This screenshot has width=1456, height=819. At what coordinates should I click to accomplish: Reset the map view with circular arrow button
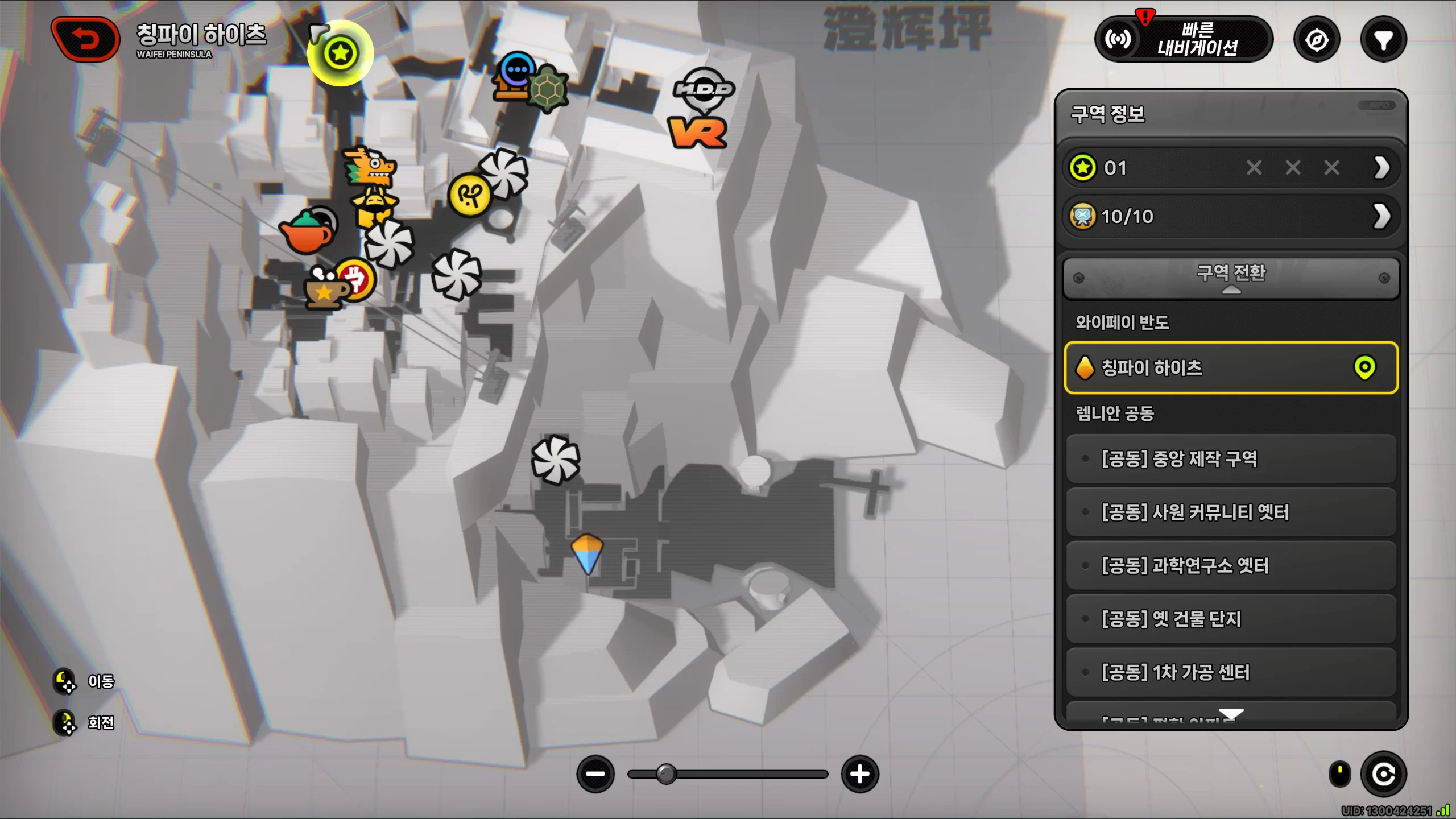coord(1383,774)
